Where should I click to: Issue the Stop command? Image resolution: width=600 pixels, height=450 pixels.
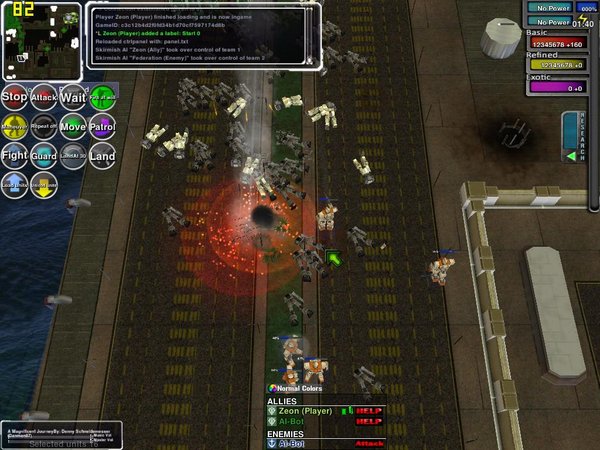(x=14, y=97)
